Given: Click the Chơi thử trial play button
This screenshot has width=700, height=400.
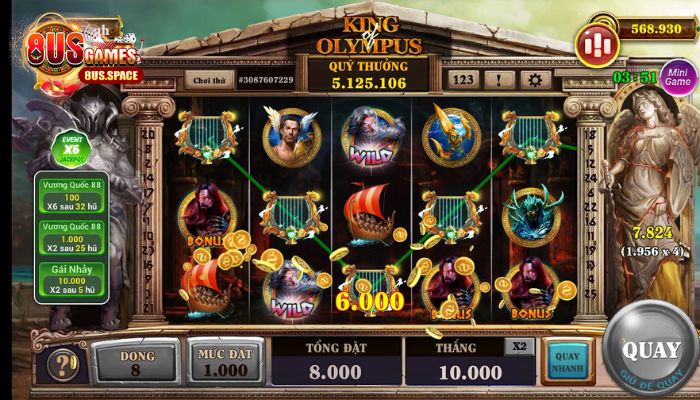Looking at the screenshot, I should [x=209, y=79].
